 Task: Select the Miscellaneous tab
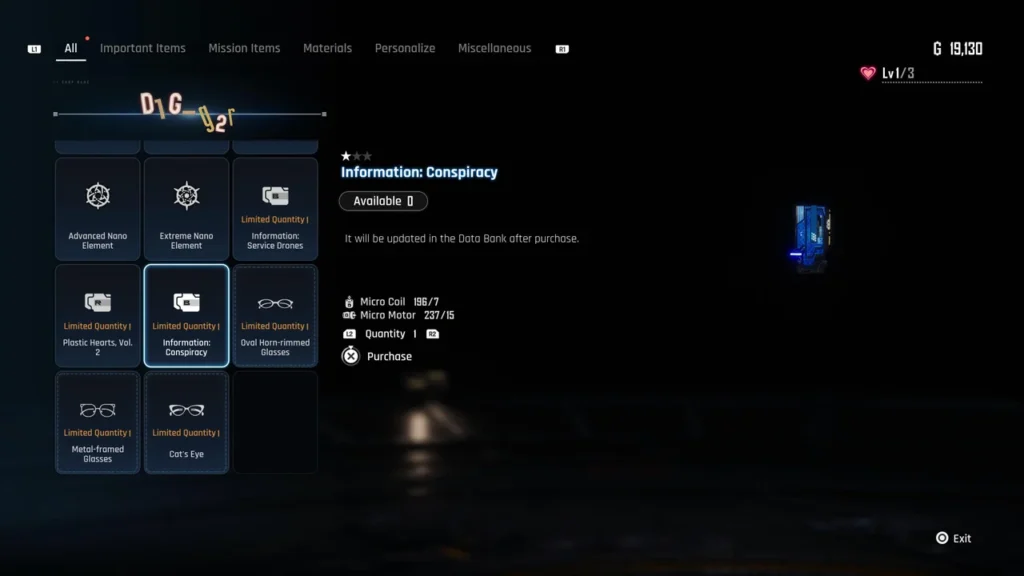pyautogui.click(x=495, y=48)
